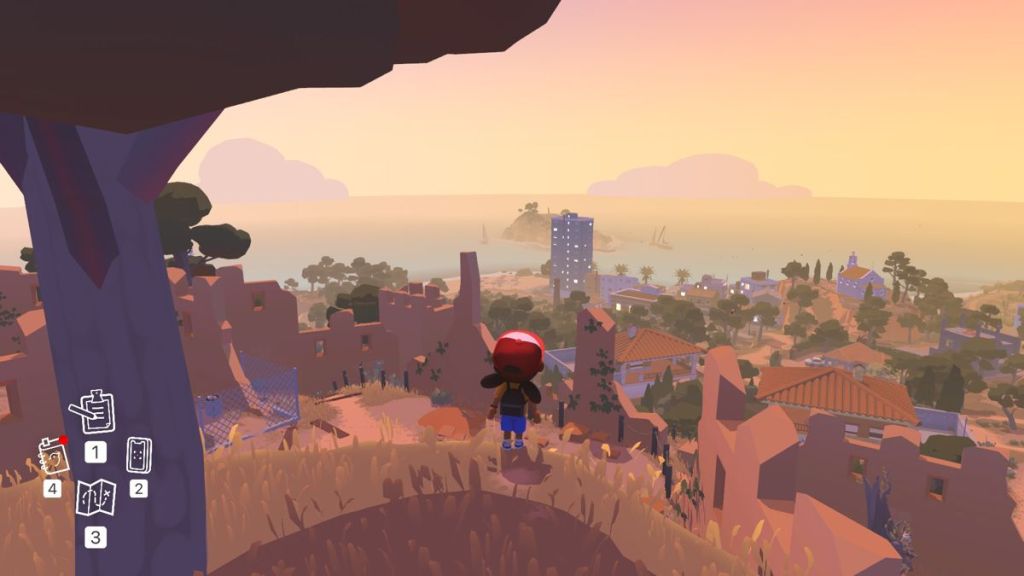Viewport: 1024px width, 576px height.
Task: Open the smartphone icon
Action: [x=139, y=455]
